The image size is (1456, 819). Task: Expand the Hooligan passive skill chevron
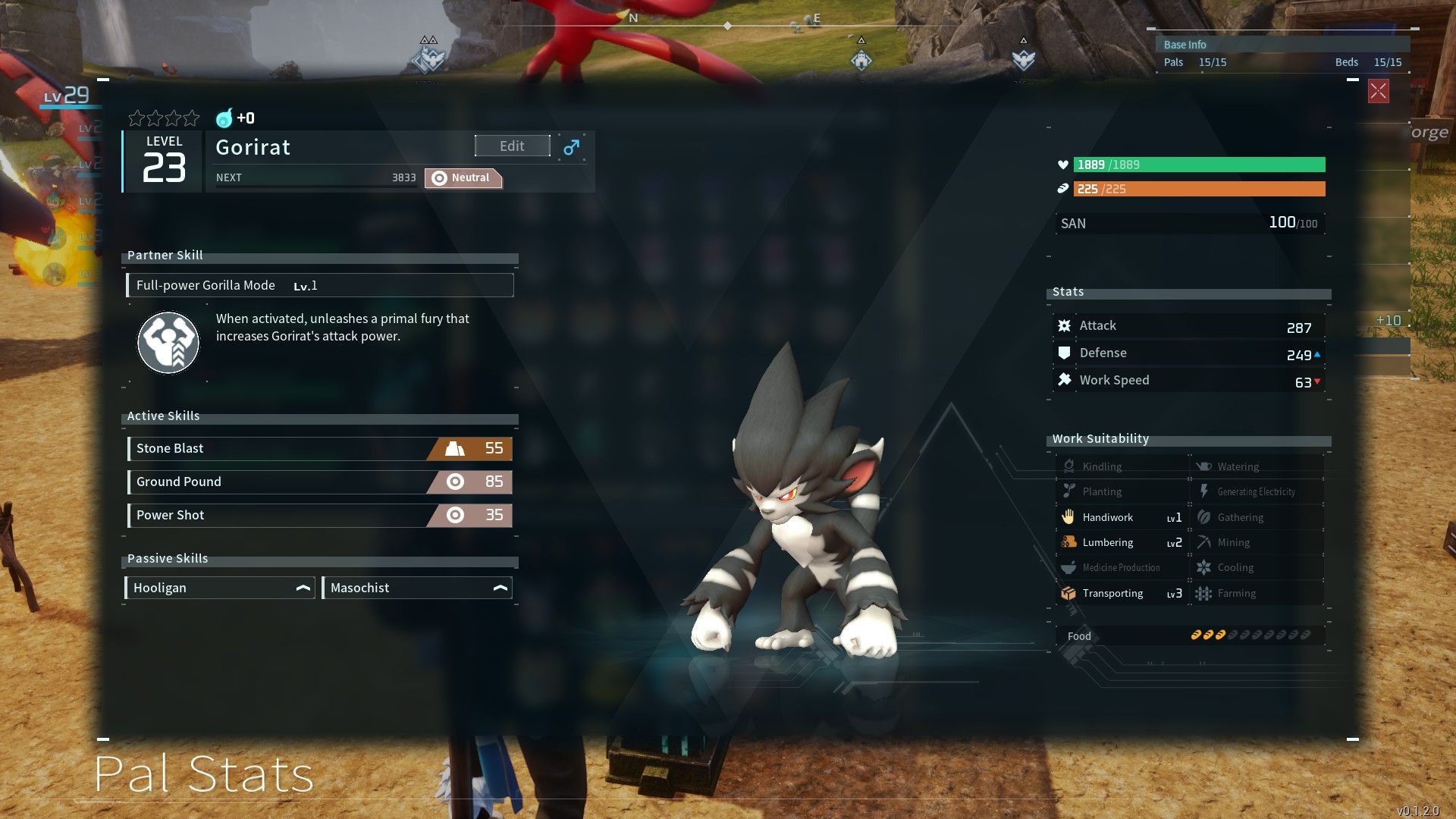302,587
